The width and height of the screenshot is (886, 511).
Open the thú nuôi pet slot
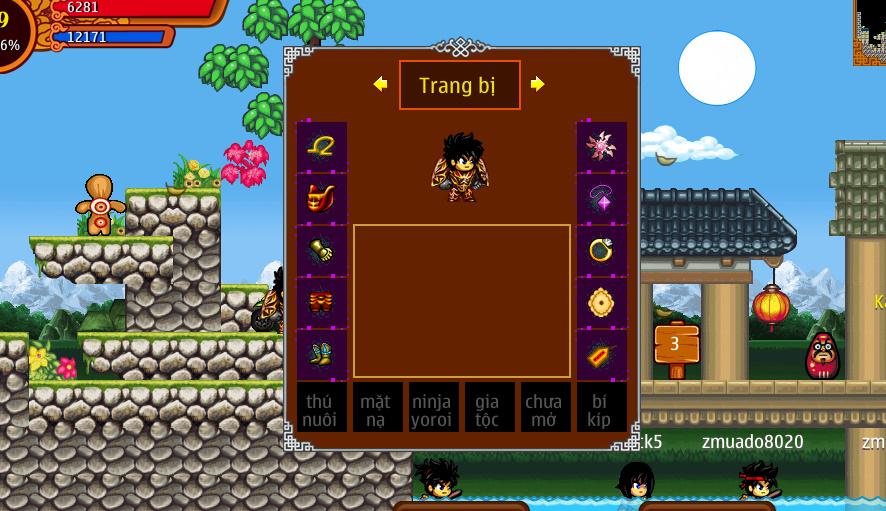(x=322, y=408)
